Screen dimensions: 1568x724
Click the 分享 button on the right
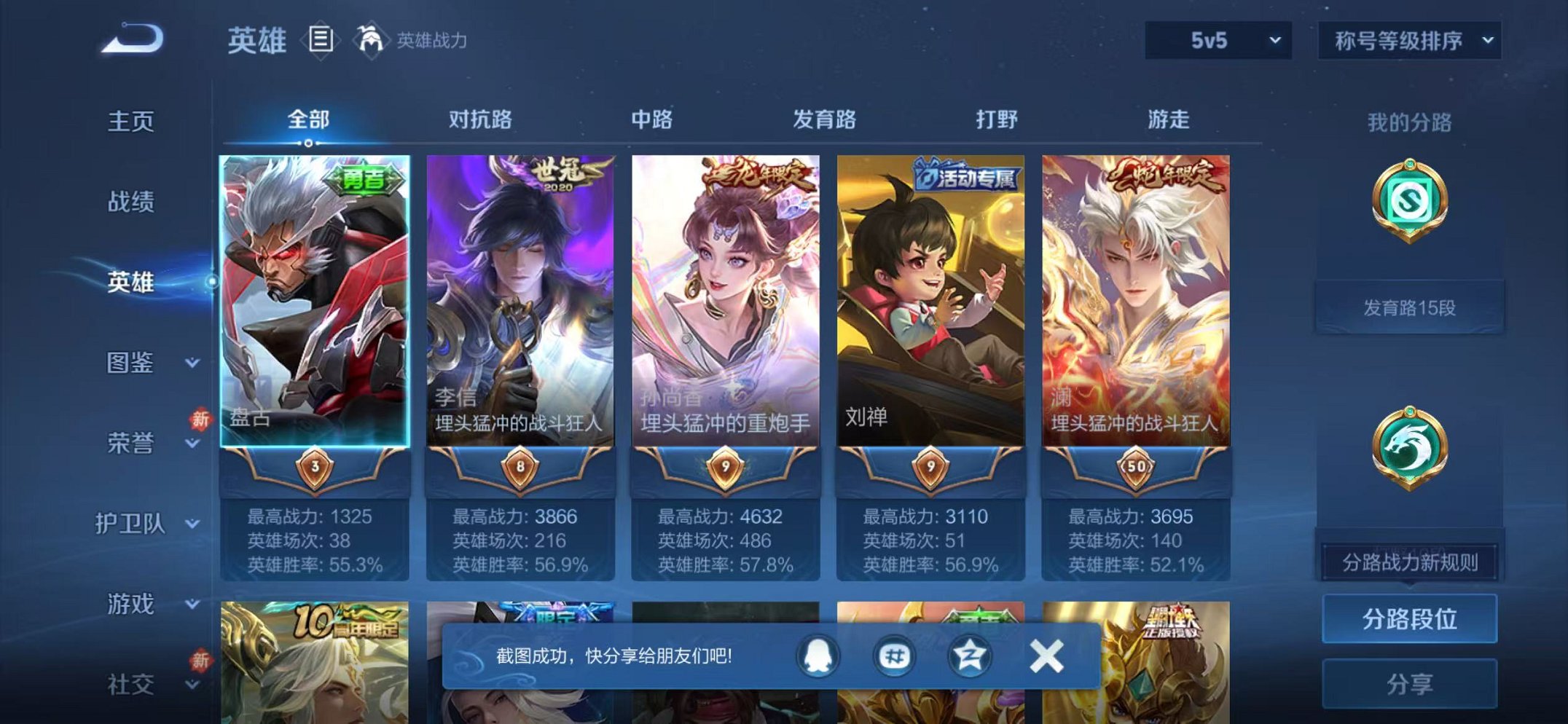(x=1409, y=683)
